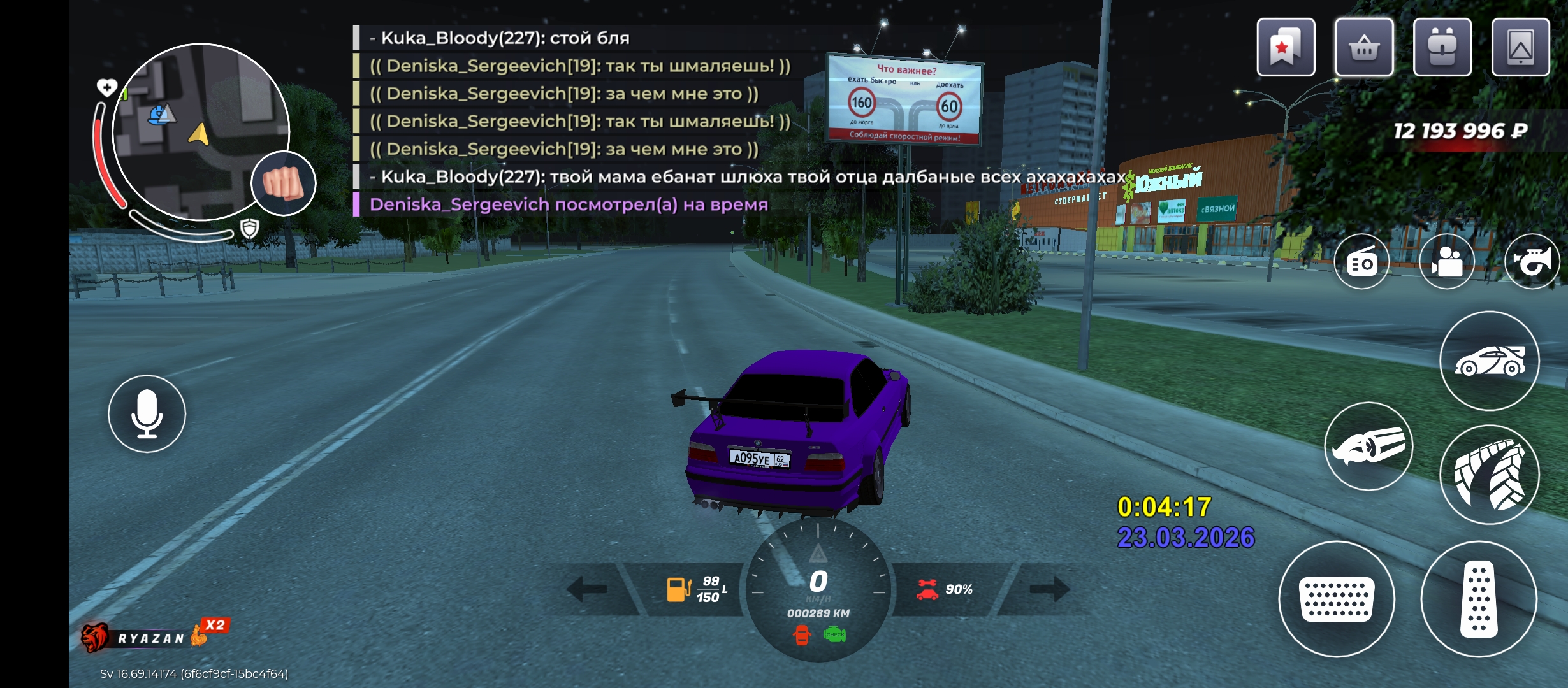Open the chat message log
The image size is (1568, 688).
point(574,121)
